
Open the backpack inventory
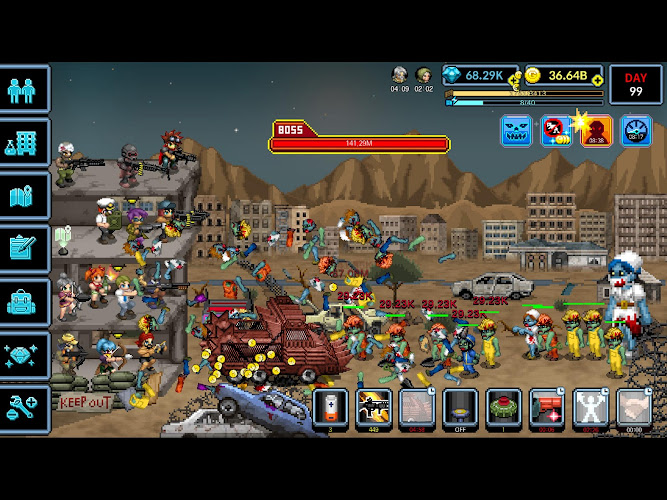point(24,301)
